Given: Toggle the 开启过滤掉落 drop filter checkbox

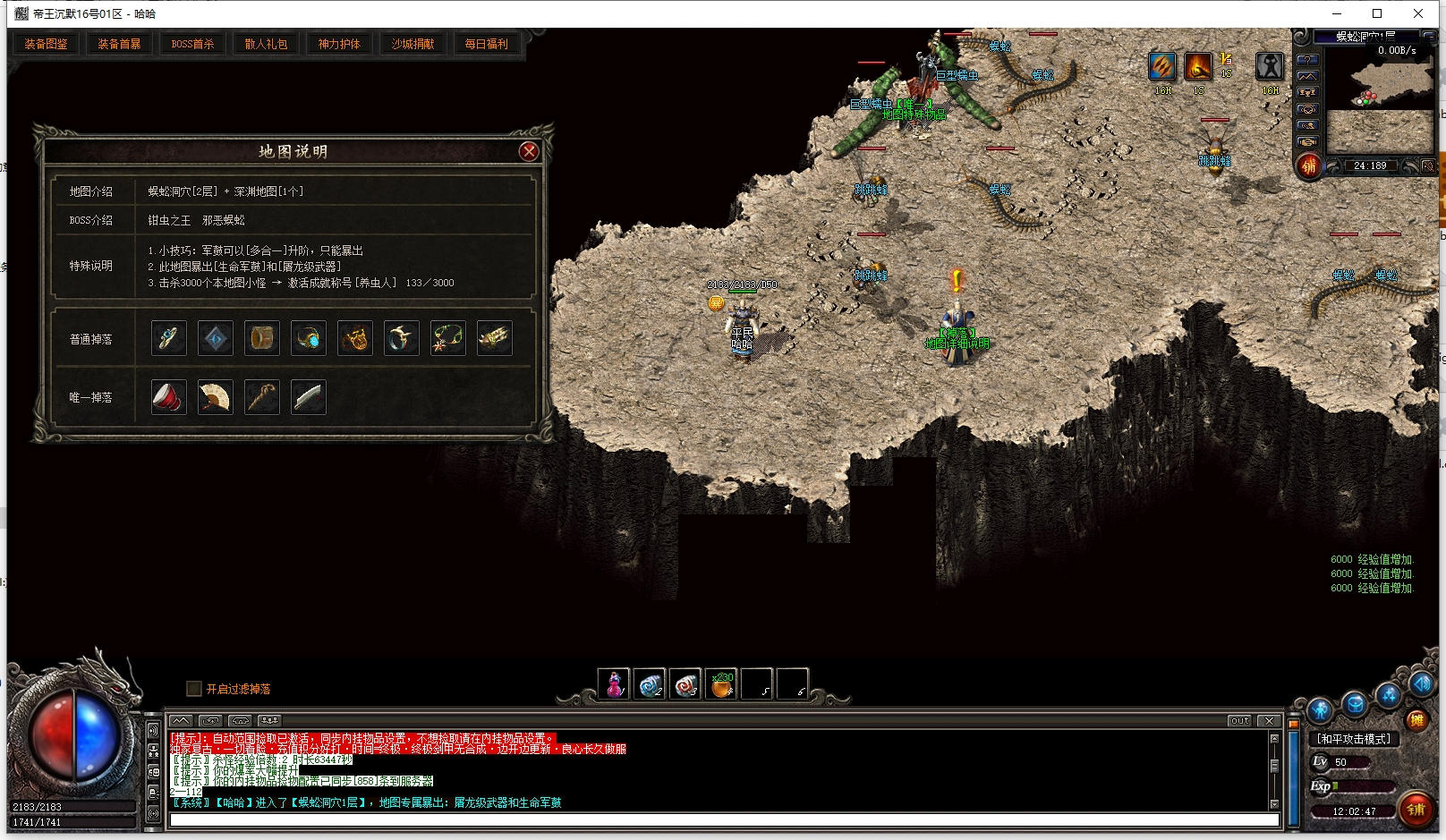Looking at the screenshot, I should [193, 689].
